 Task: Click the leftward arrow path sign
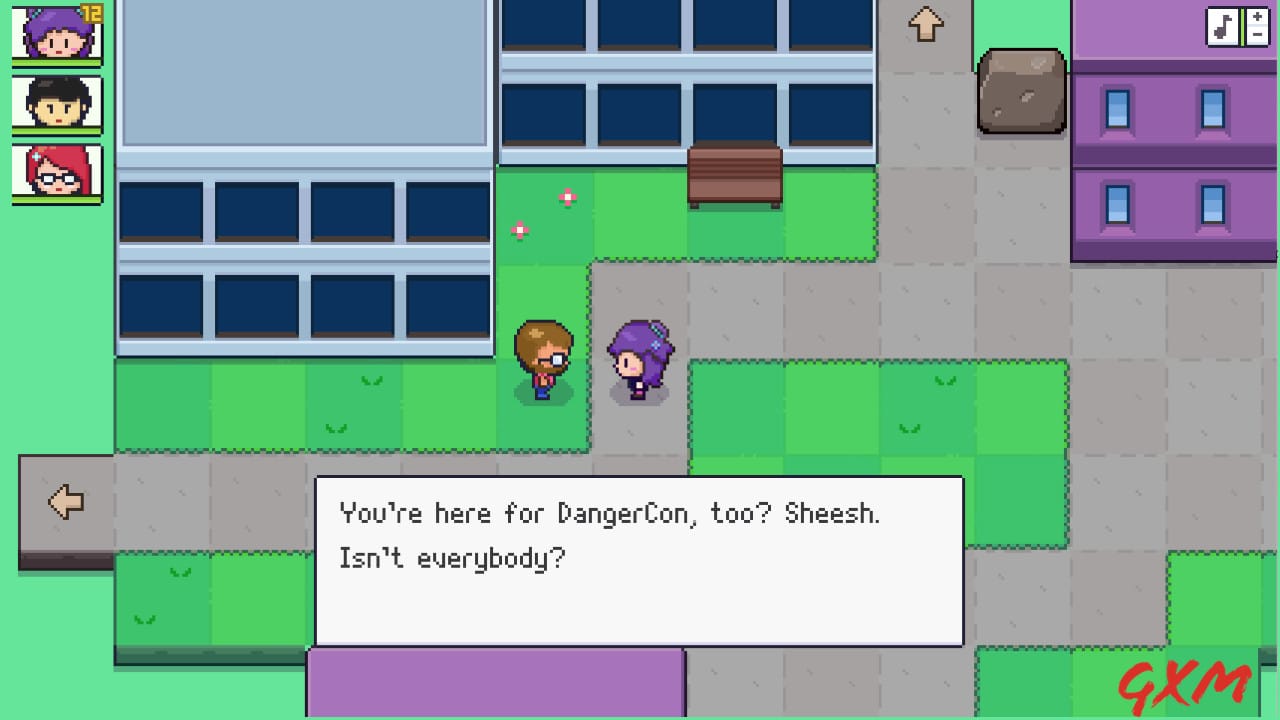tap(66, 503)
